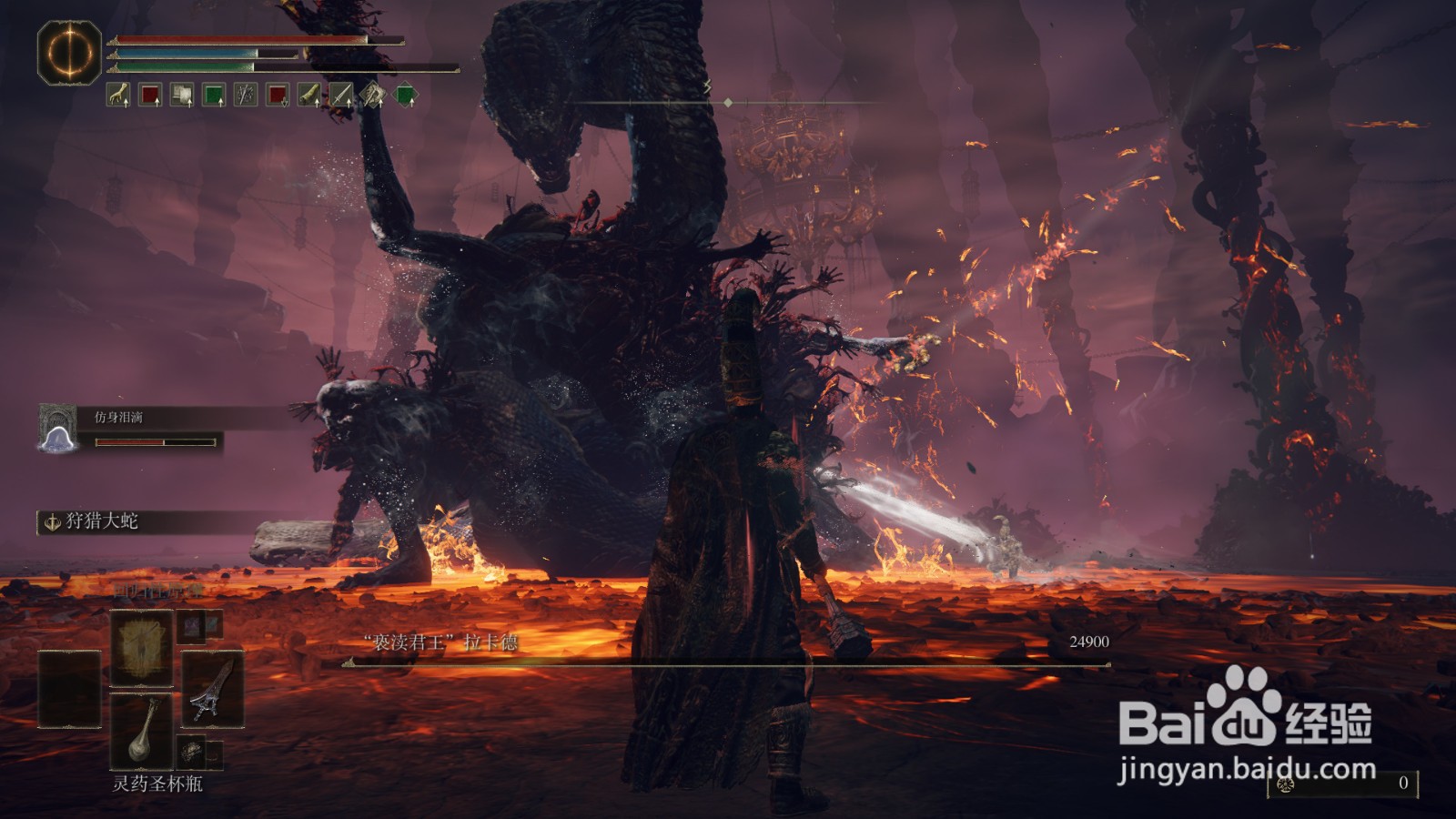Select the 狩猎大蛇 weapon skill label
The width and height of the screenshot is (1456, 819).
click(101, 521)
